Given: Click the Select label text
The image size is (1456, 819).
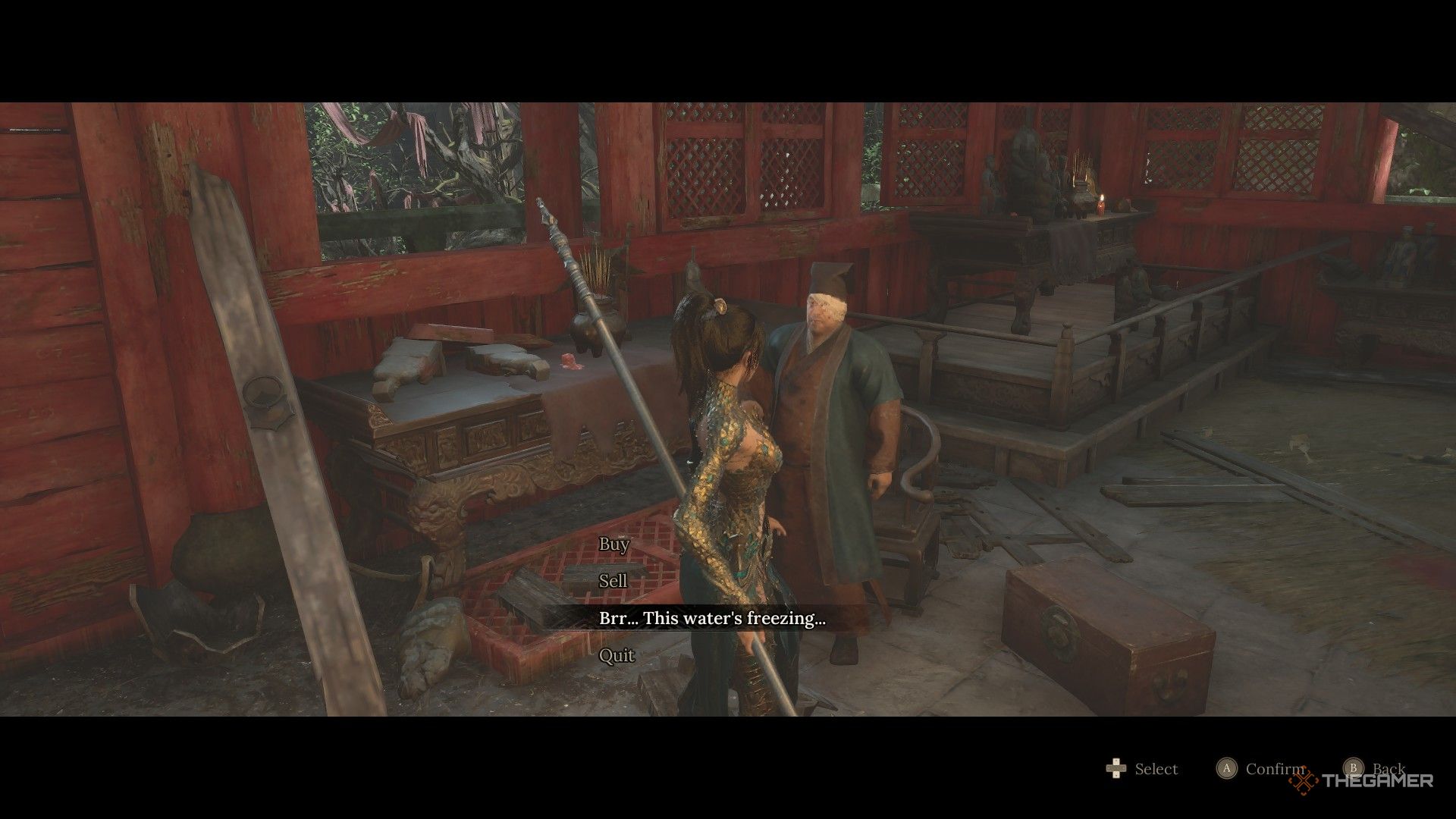Looking at the screenshot, I should [1156, 769].
